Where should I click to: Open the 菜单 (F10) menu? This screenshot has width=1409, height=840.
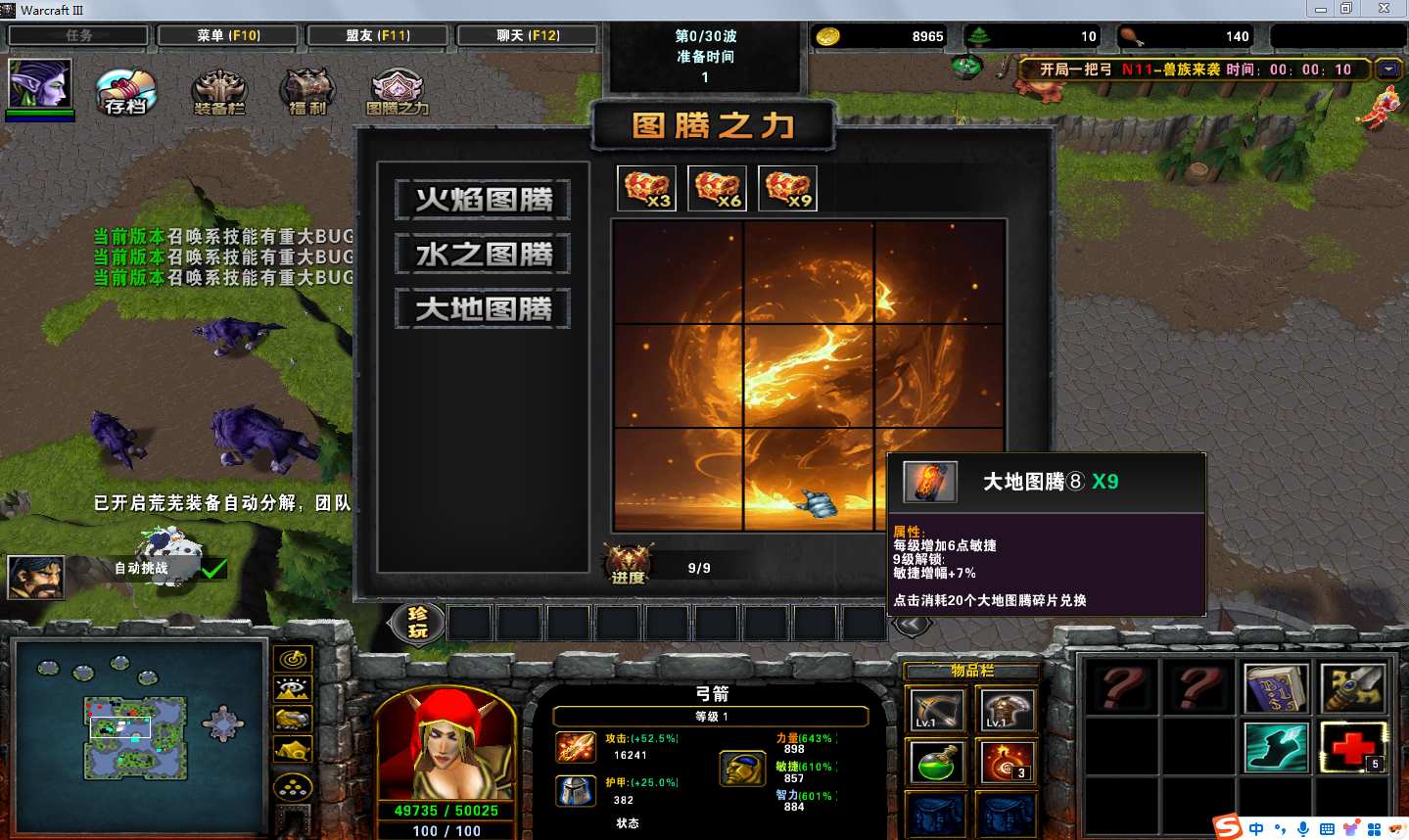pos(228,35)
